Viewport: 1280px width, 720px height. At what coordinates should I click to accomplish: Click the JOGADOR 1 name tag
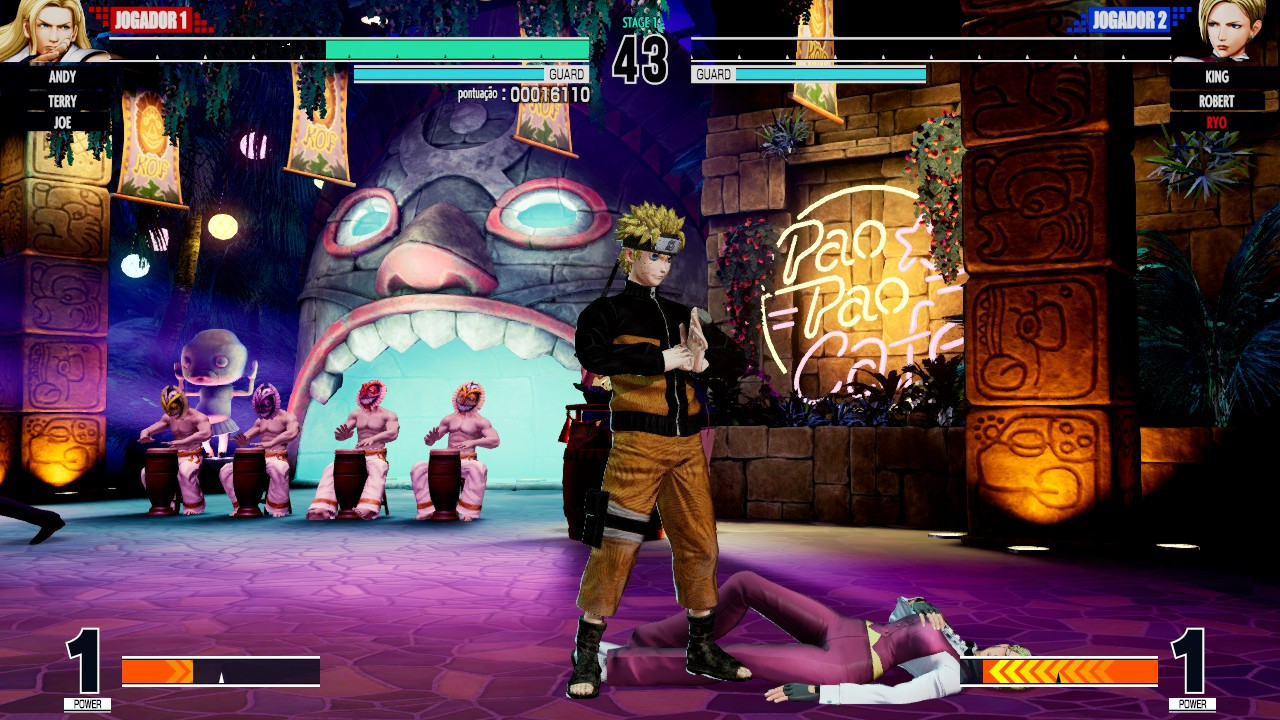pyautogui.click(x=150, y=20)
